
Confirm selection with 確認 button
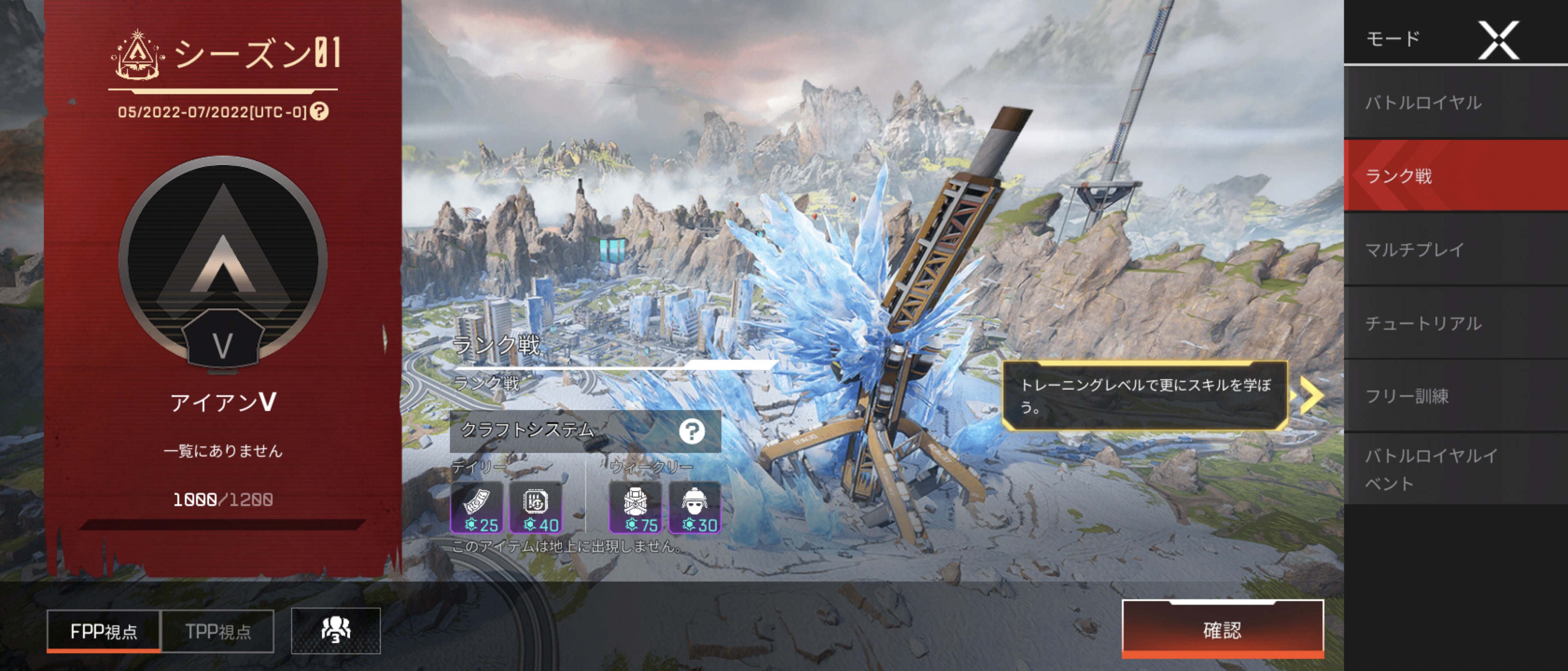[1222, 630]
